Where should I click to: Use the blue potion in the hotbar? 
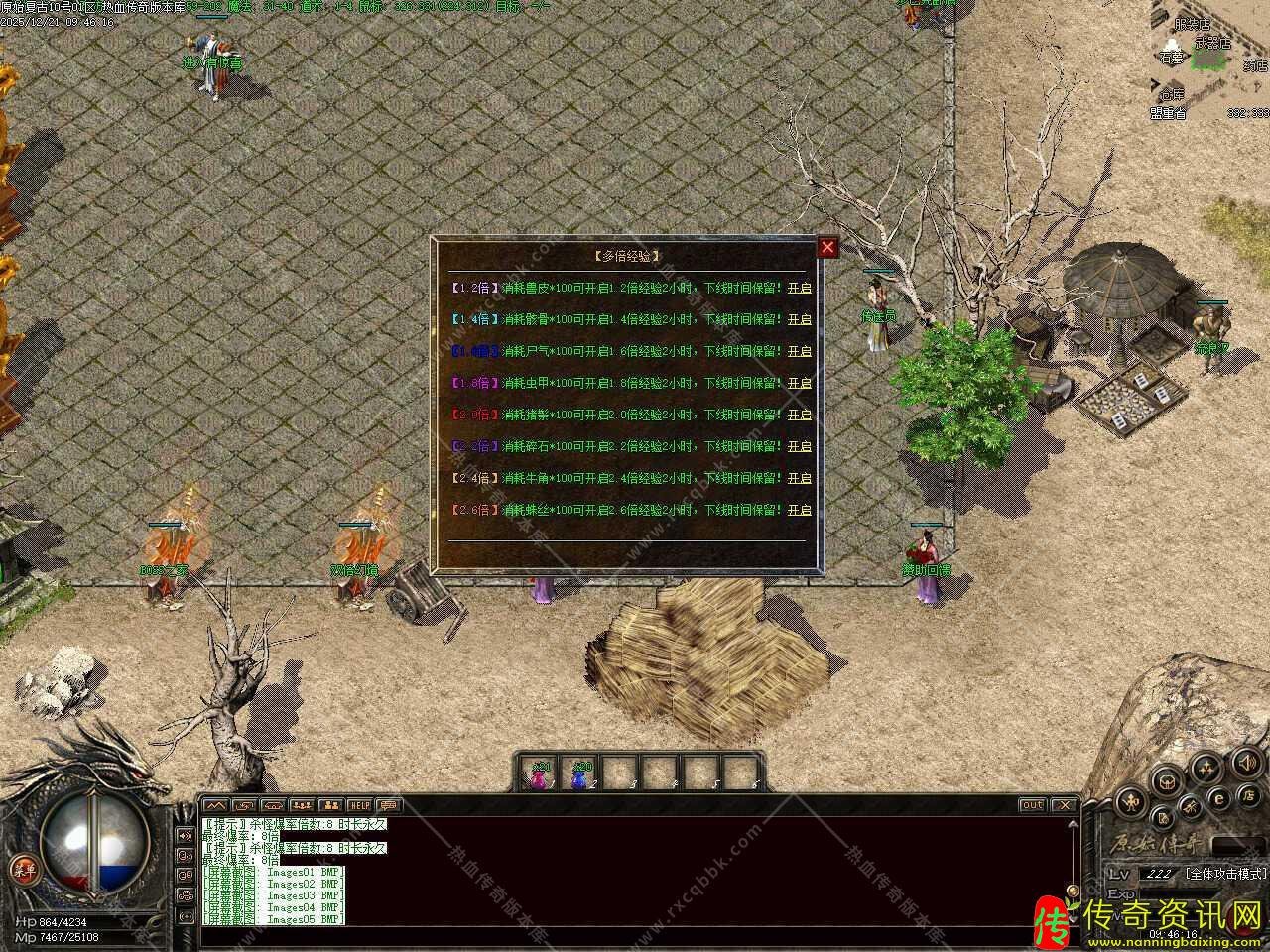click(x=580, y=774)
